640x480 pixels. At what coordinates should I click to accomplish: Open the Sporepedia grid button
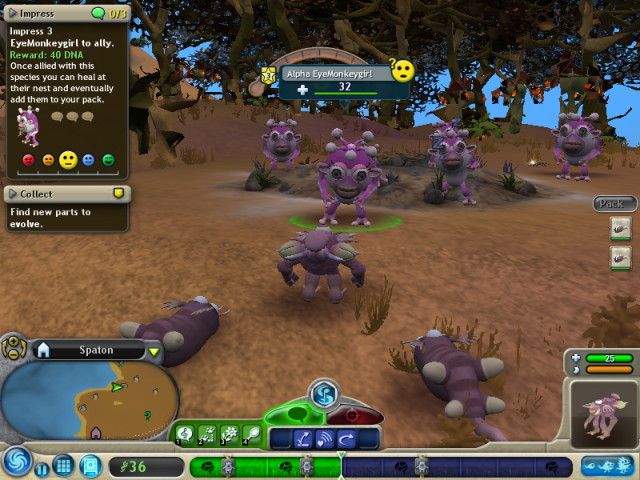[x=64, y=465]
